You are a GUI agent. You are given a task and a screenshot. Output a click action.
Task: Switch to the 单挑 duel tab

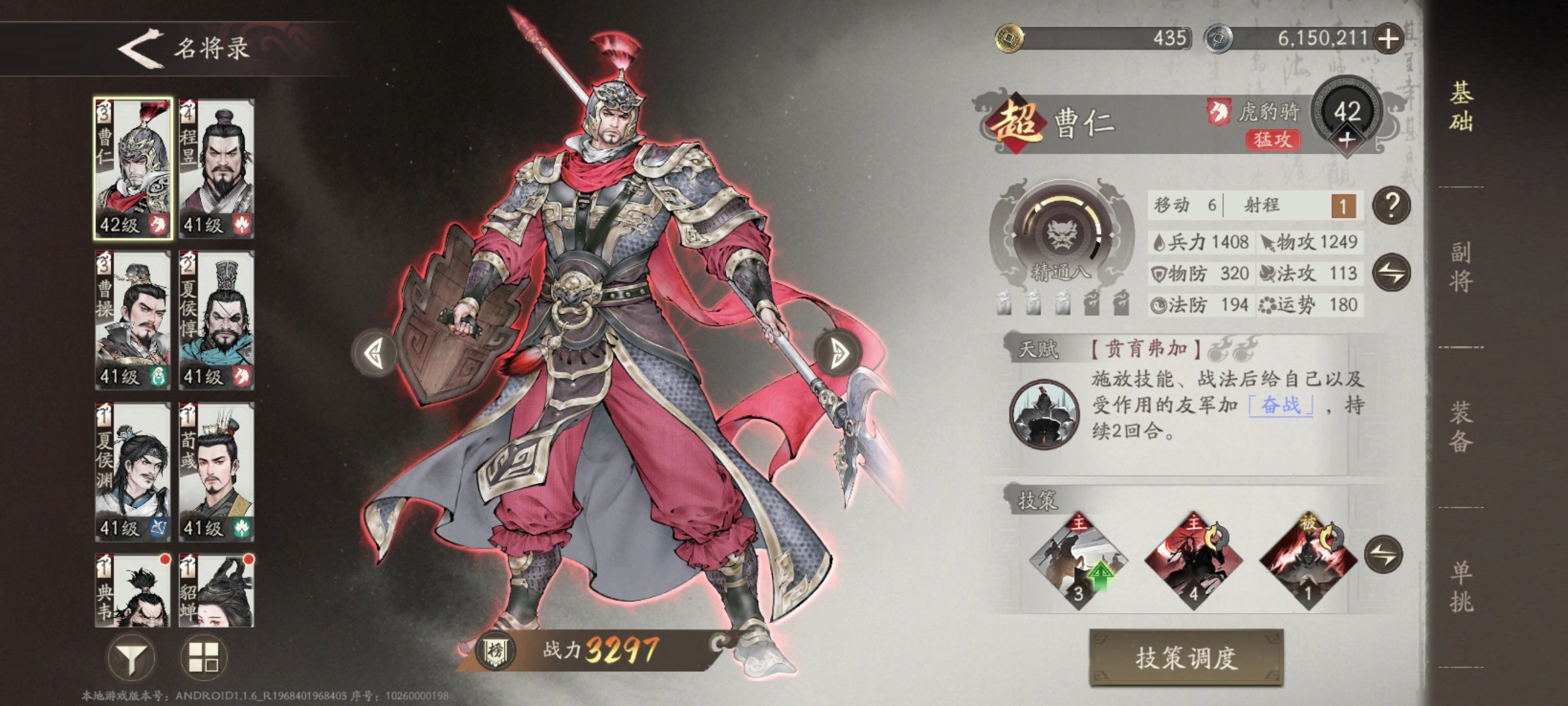pyautogui.click(x=1461, y=586)
